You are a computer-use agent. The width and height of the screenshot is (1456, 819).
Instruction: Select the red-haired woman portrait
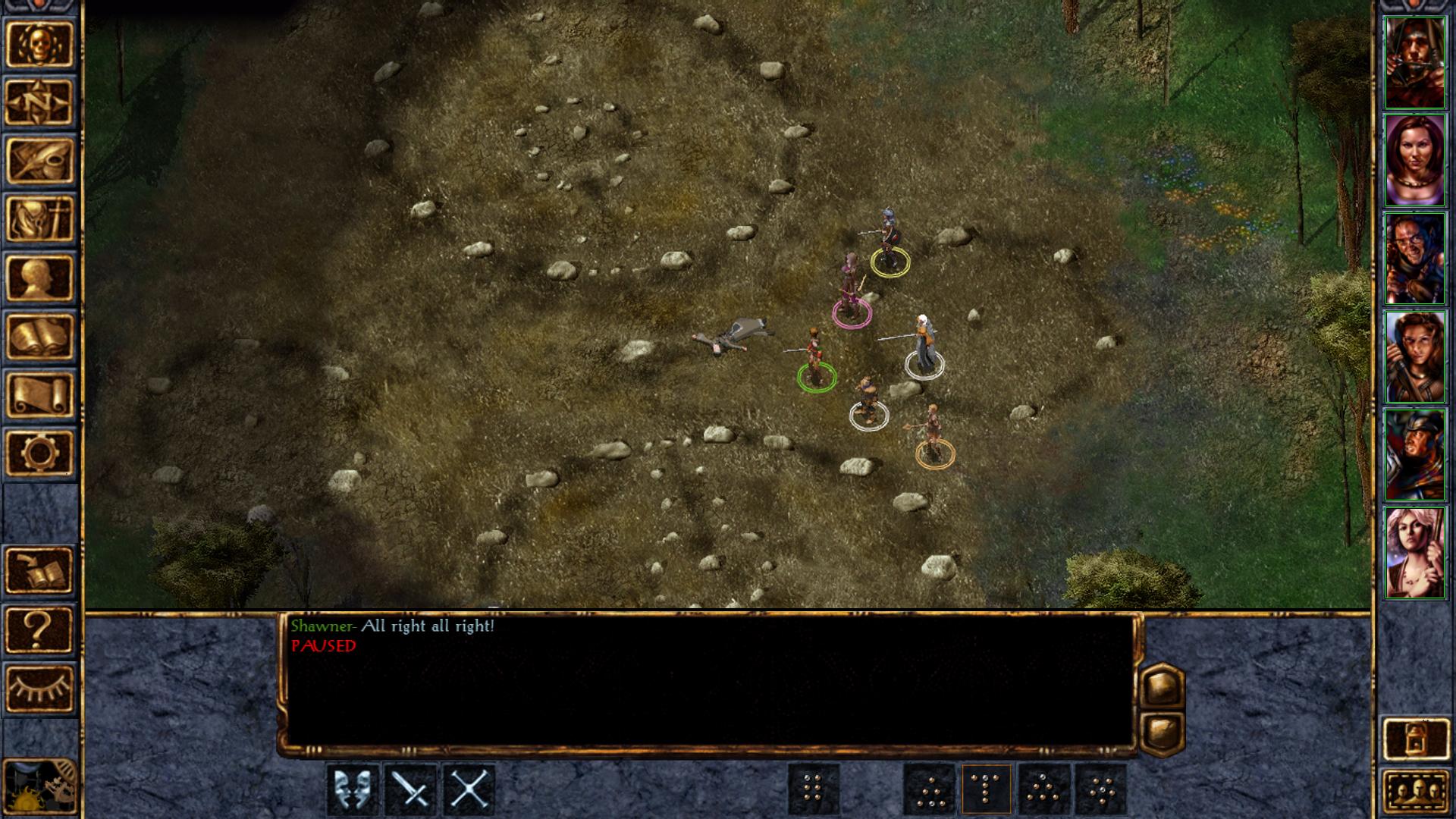tap(1414, 160)
